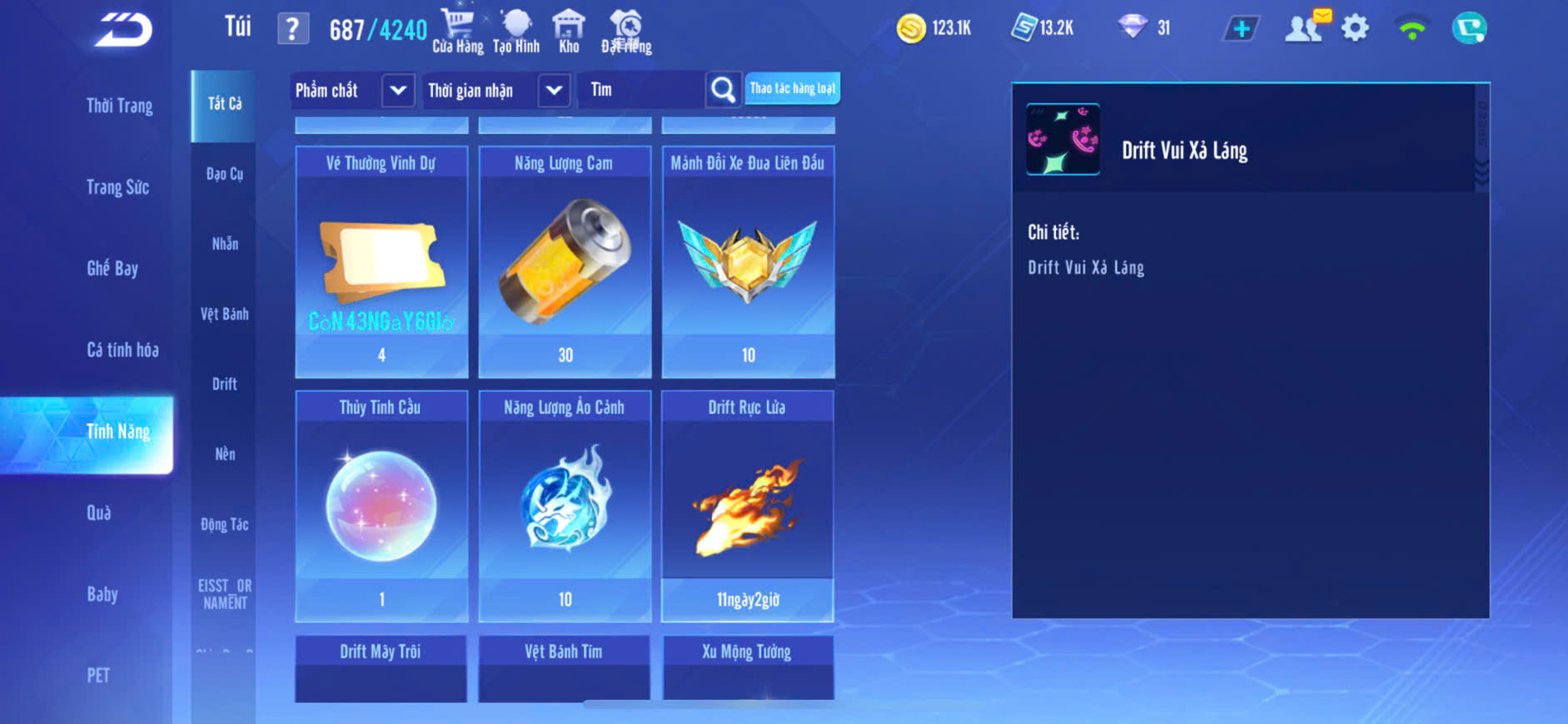Open the Ghế Bay category

[x=112, y=268]
